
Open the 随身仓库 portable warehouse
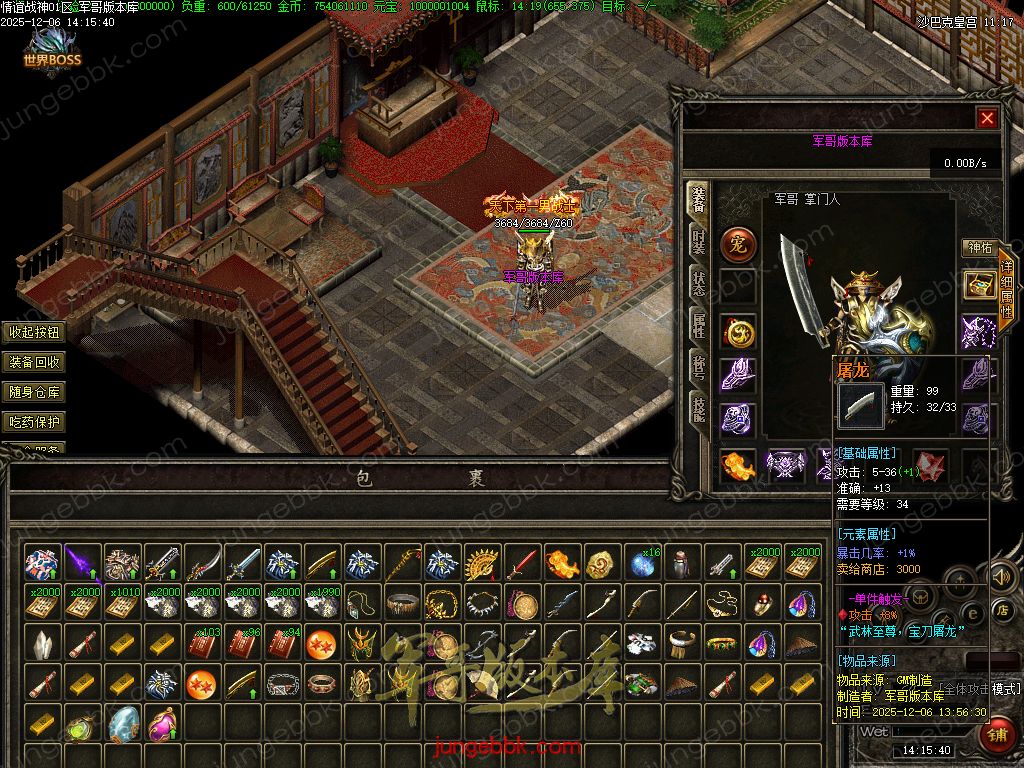pos(35,392)
